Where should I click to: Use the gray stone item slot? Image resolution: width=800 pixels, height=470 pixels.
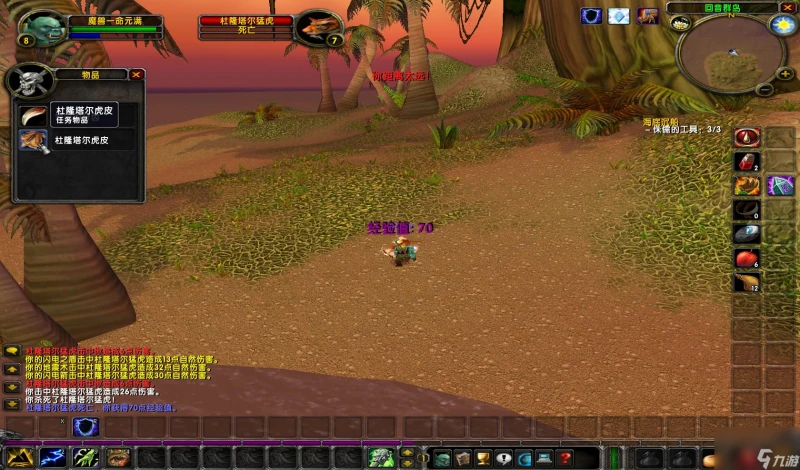(747, 234)
